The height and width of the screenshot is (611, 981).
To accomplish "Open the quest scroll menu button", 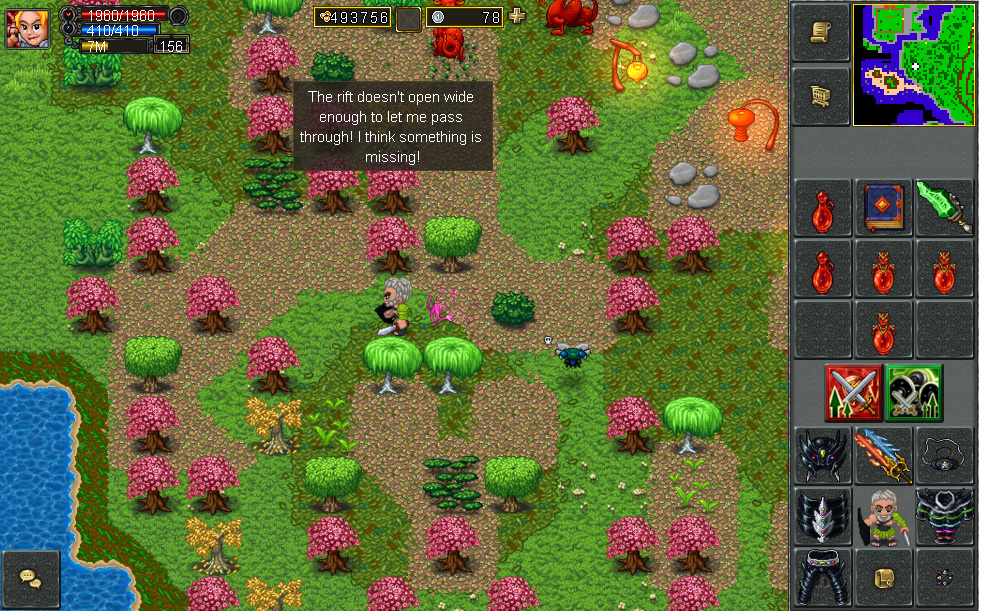I will tap(821, 35).
